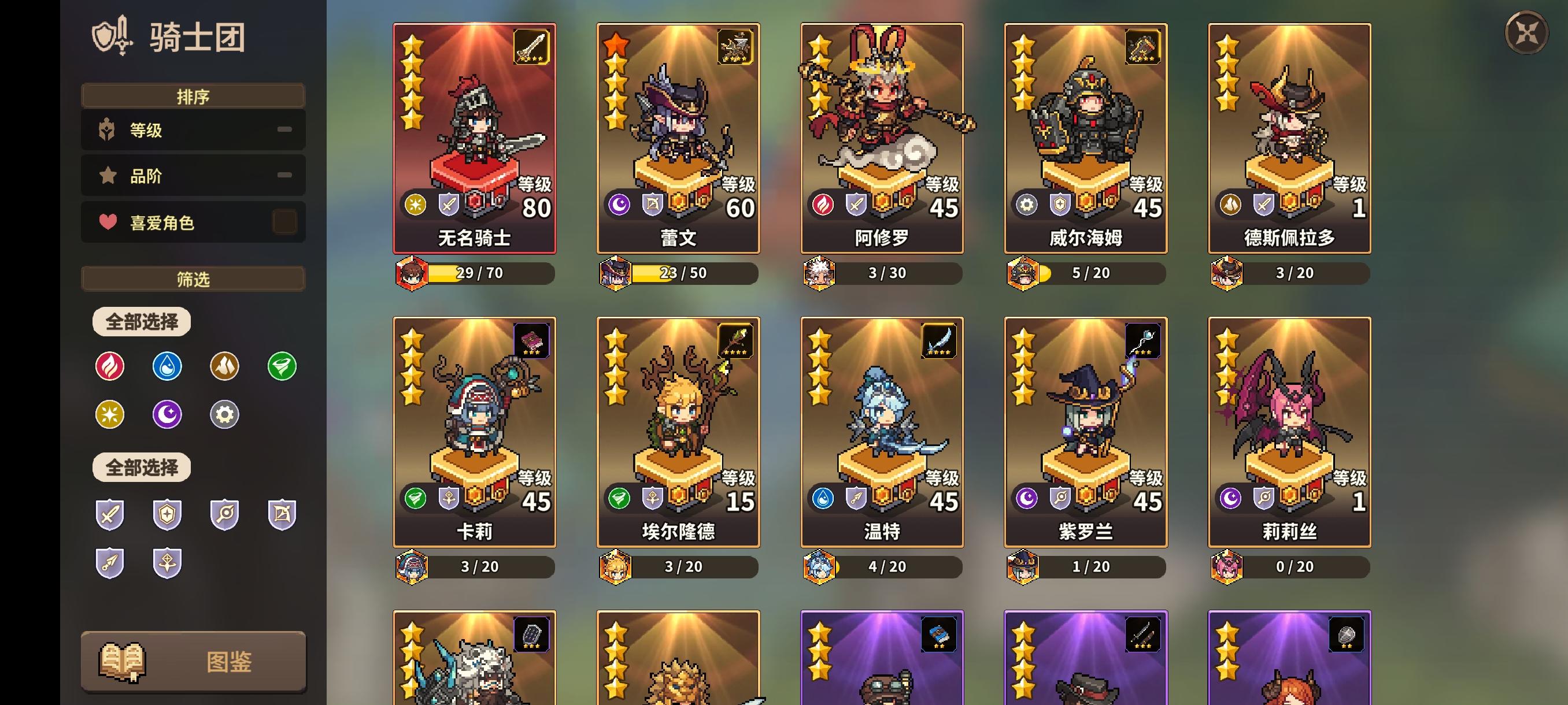
Task: Select the green wind element filter
Action: [x=280, y=366]
